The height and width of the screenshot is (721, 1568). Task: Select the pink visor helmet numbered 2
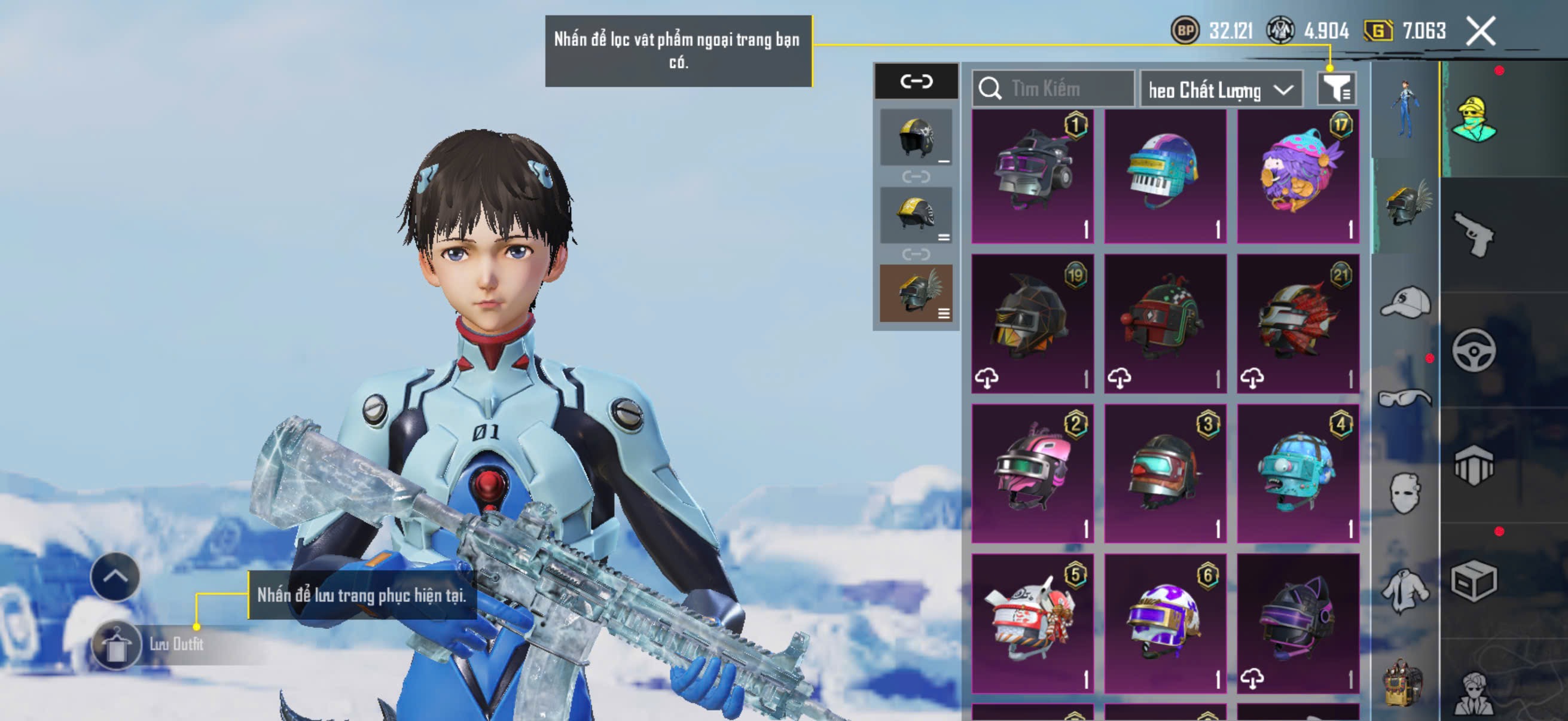point(1032,473)
